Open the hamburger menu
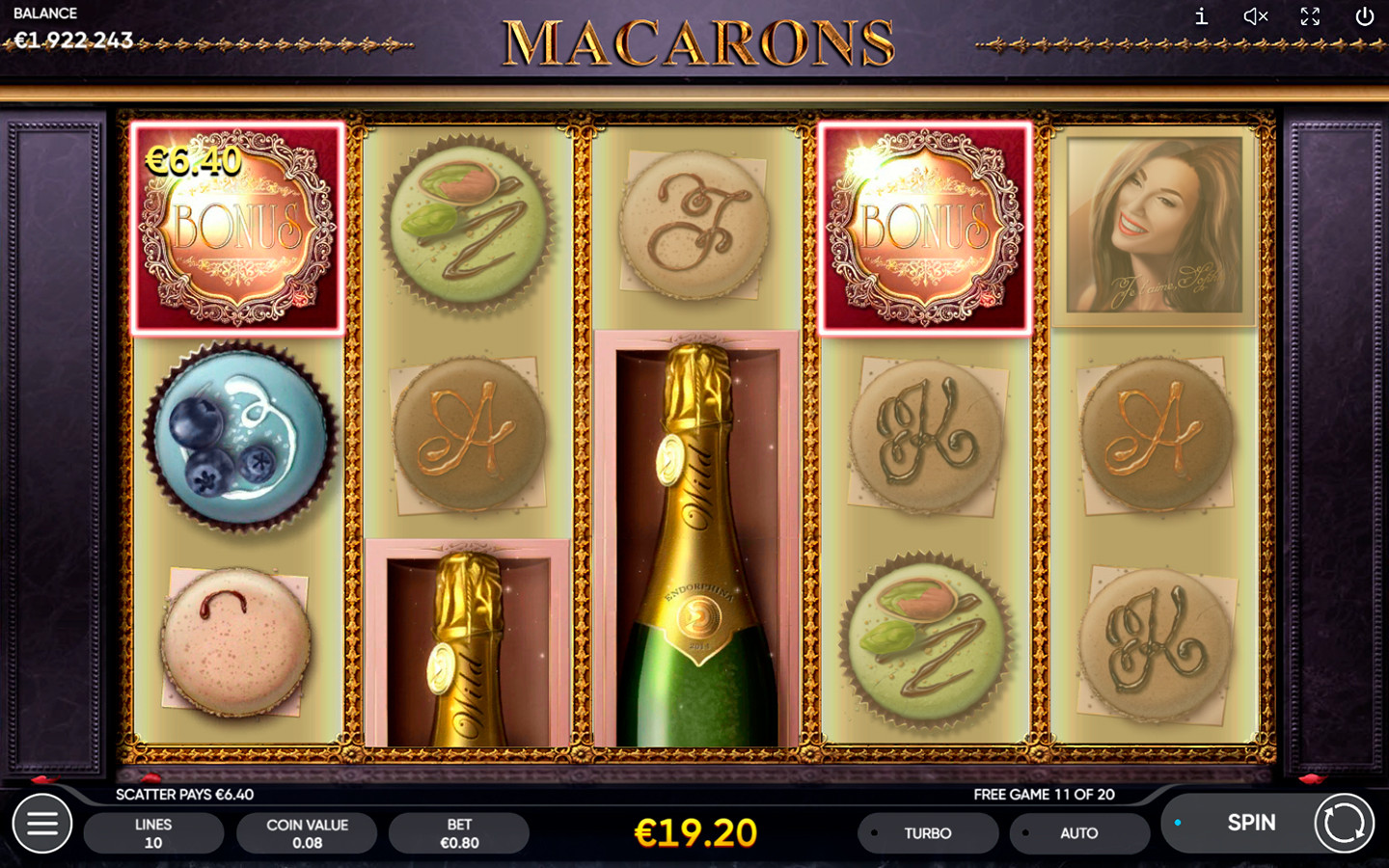This screenshot has height=868, width=1389. coord(42,824)
